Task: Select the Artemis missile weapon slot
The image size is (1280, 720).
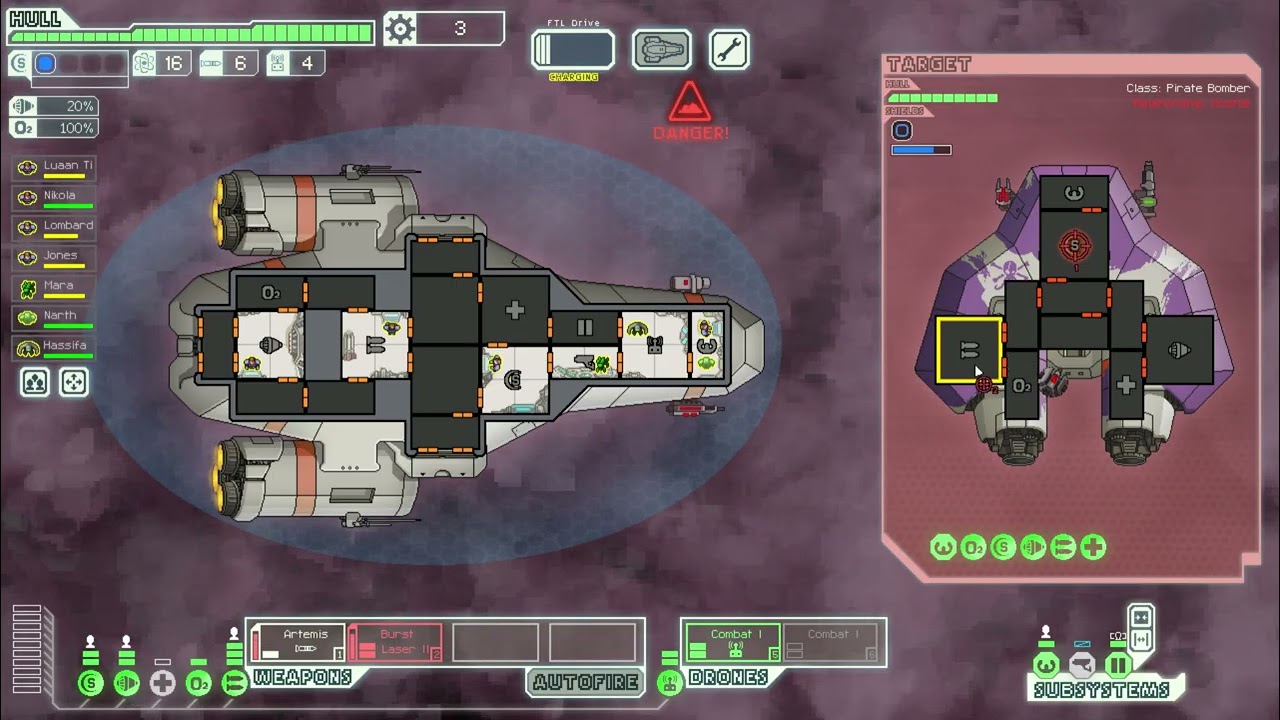Action: 298,642
